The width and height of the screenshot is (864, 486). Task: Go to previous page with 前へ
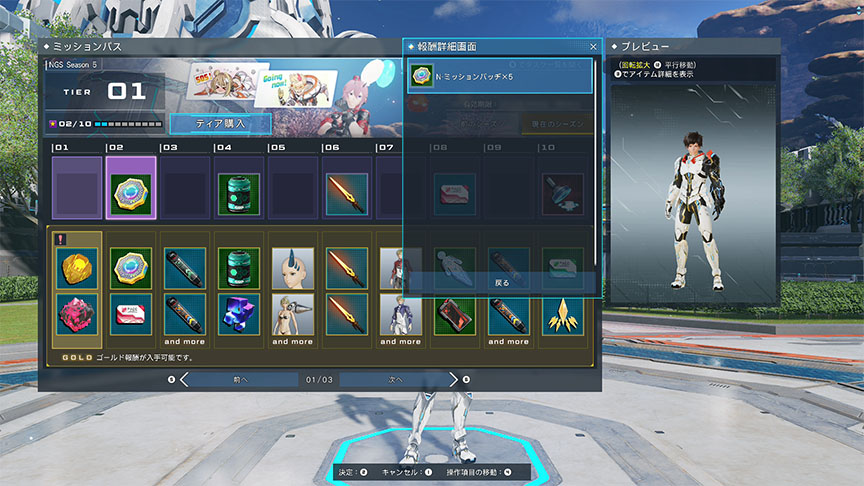coord(240,380)
